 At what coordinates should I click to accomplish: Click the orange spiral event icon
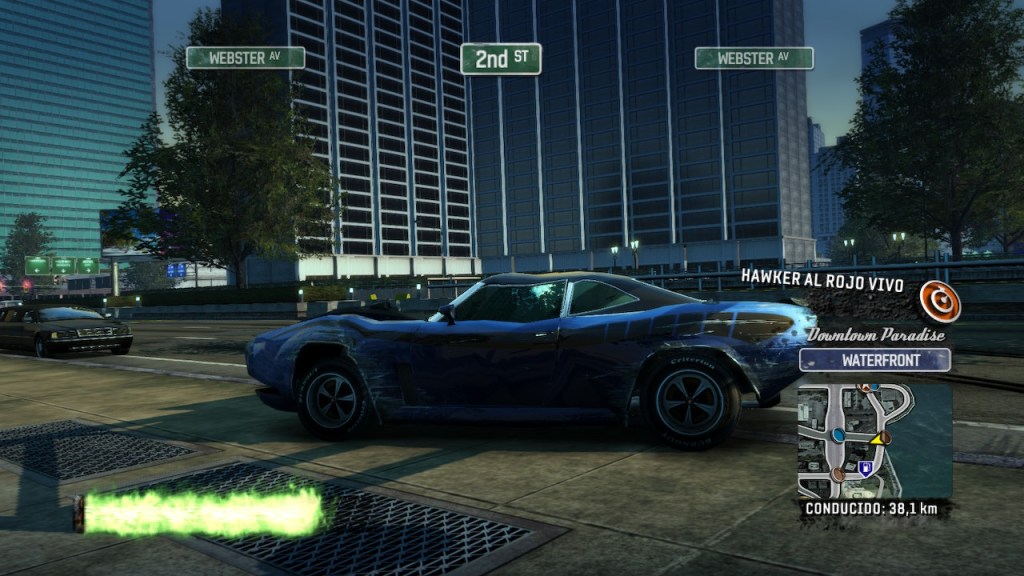[x=940, y=301]
